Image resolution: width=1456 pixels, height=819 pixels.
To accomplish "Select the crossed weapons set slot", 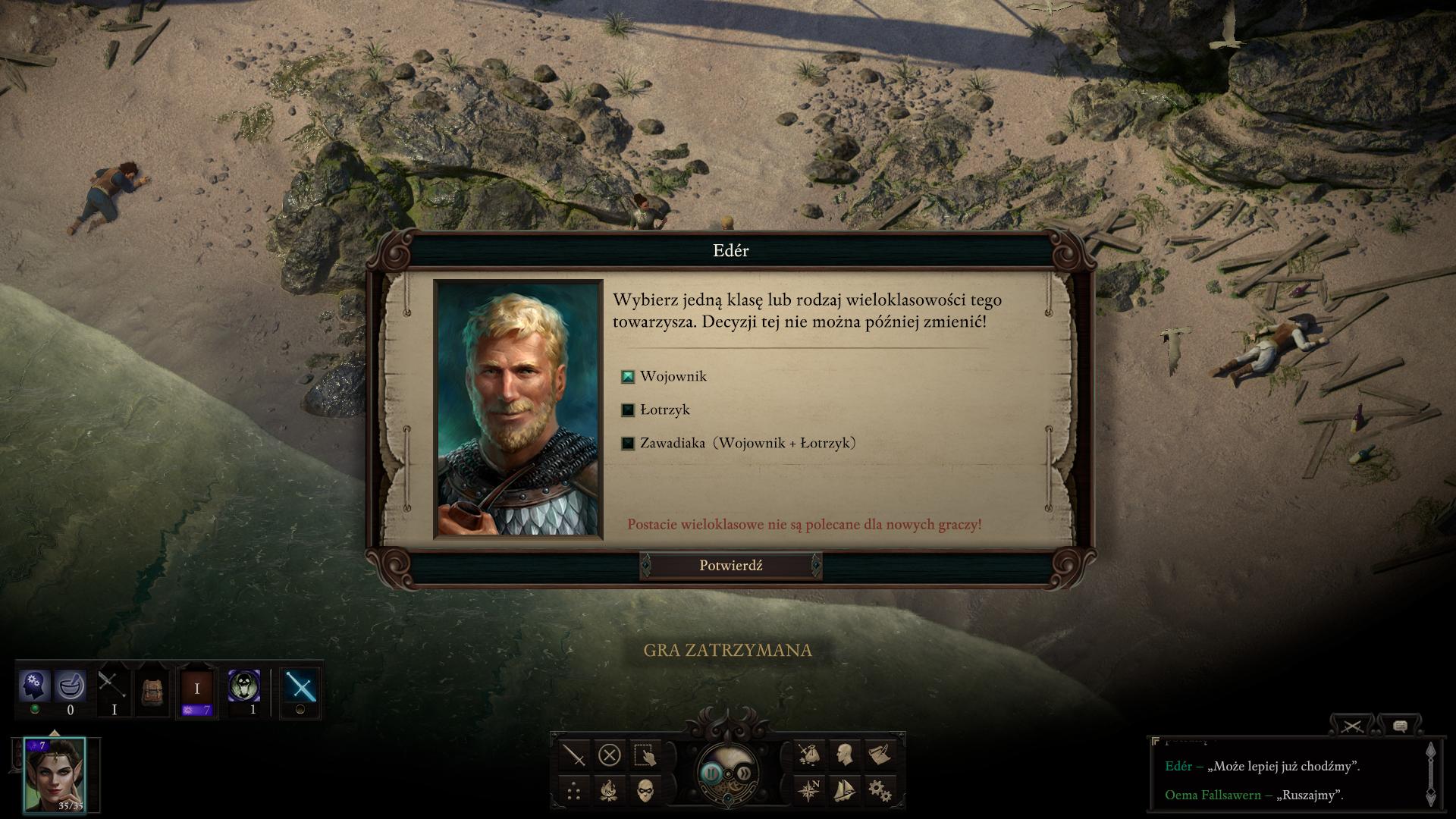I will point(113,686).
